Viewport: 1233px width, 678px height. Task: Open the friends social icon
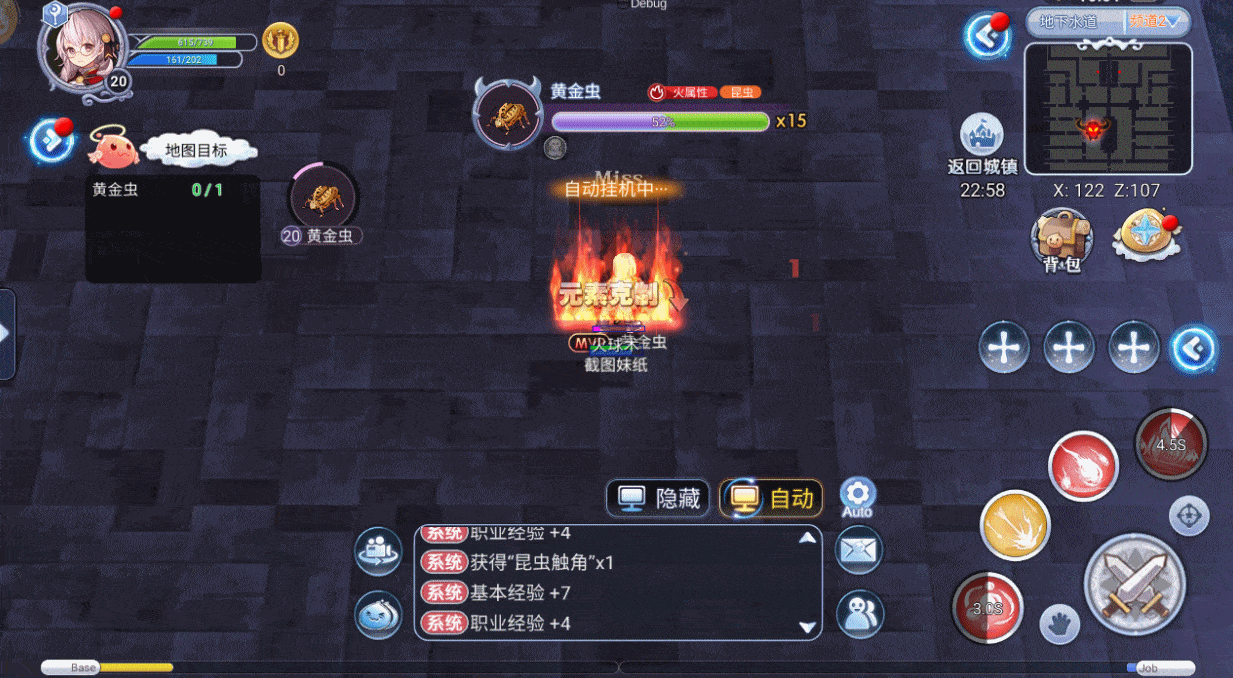coord(859,614)
